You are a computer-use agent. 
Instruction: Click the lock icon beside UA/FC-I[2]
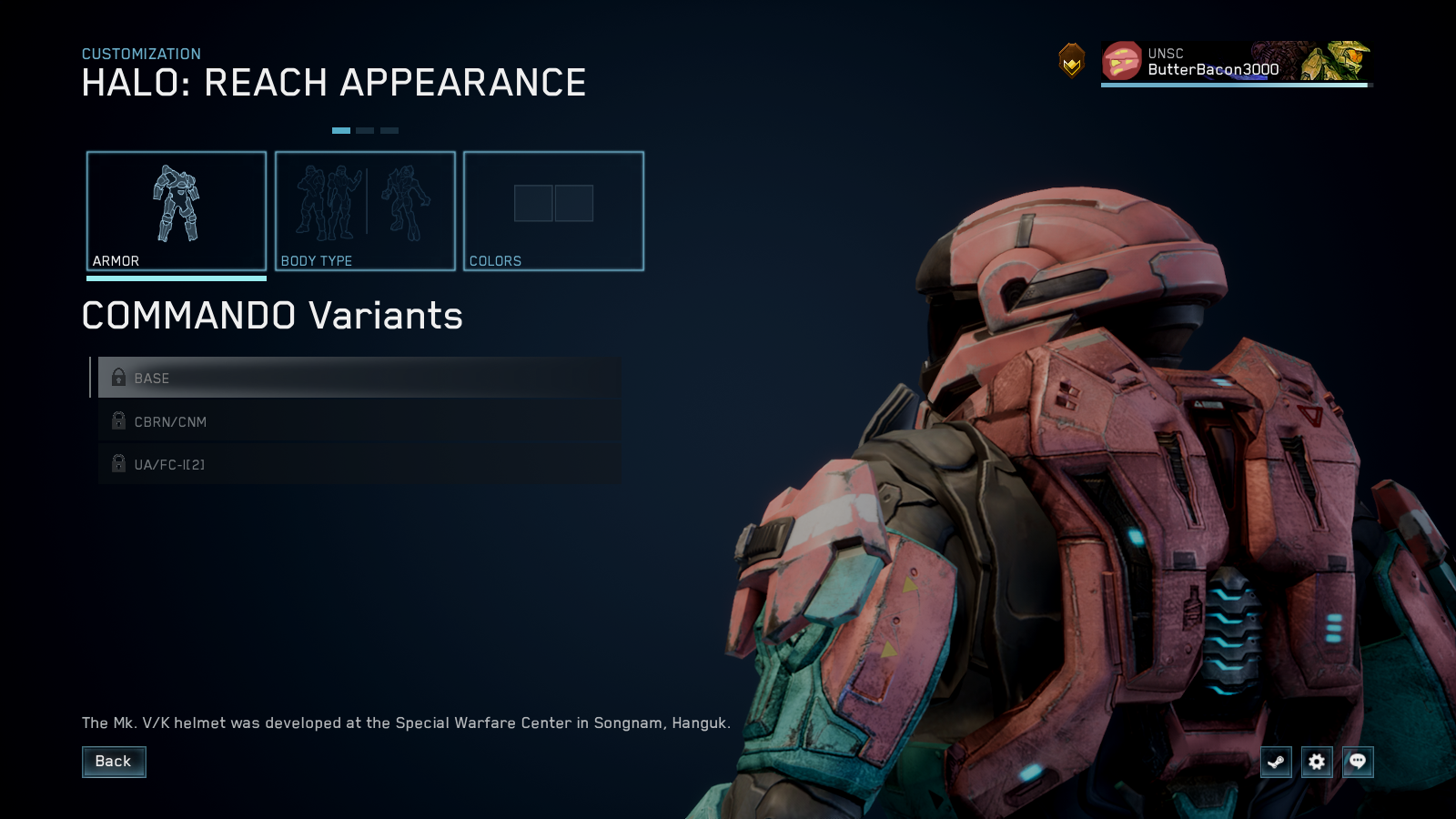tap(117, 464)
